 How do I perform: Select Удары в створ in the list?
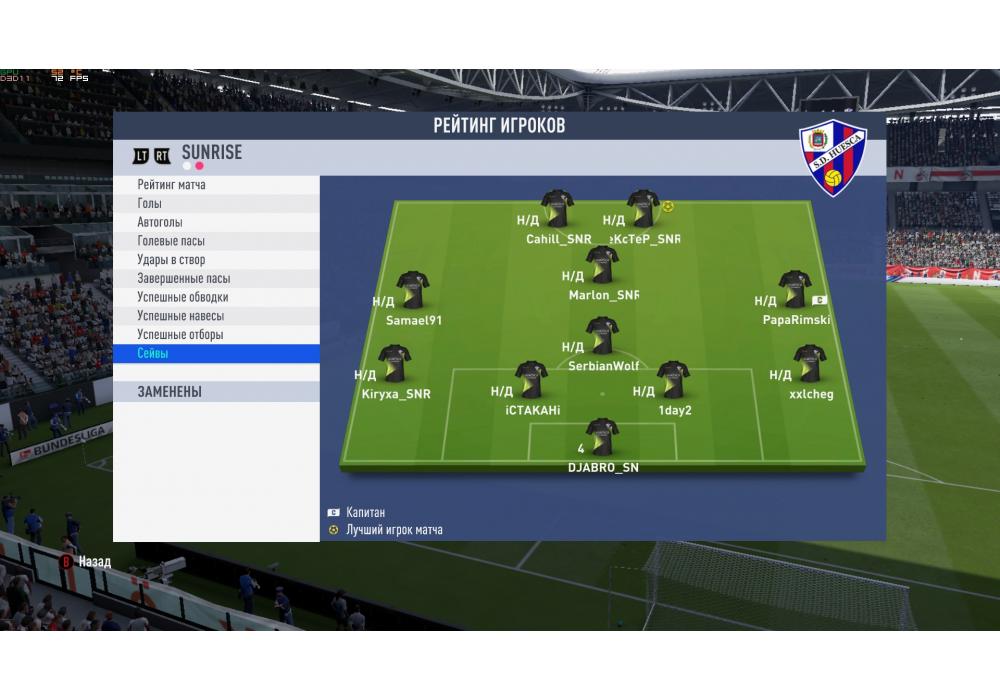tap(171, 260)
